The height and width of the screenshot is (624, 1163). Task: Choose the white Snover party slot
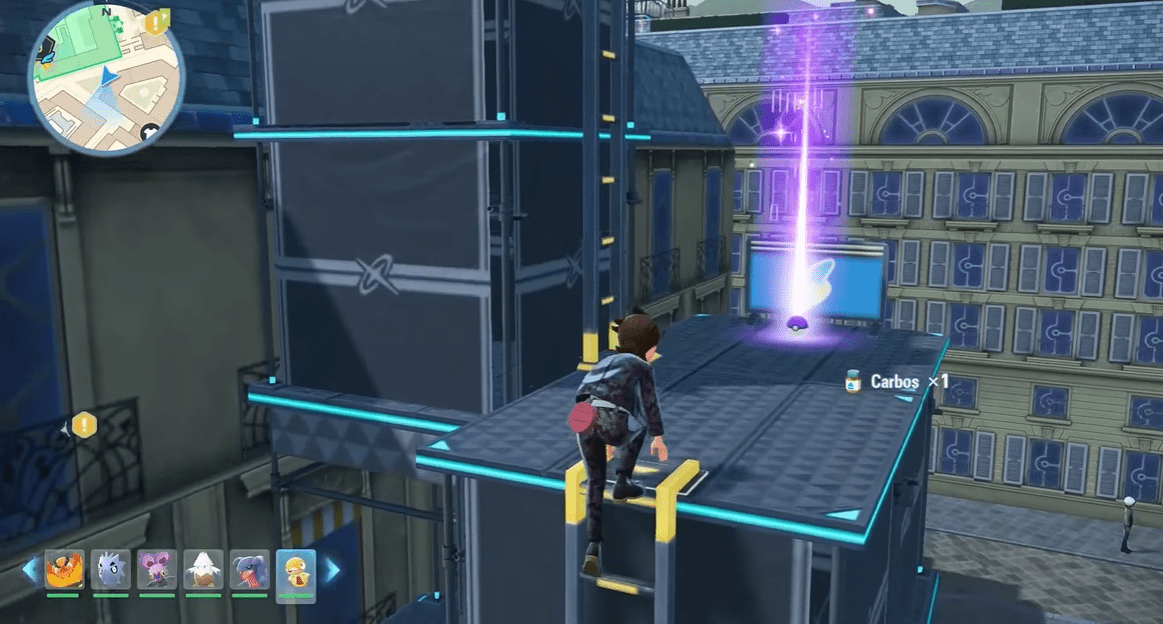203,570
